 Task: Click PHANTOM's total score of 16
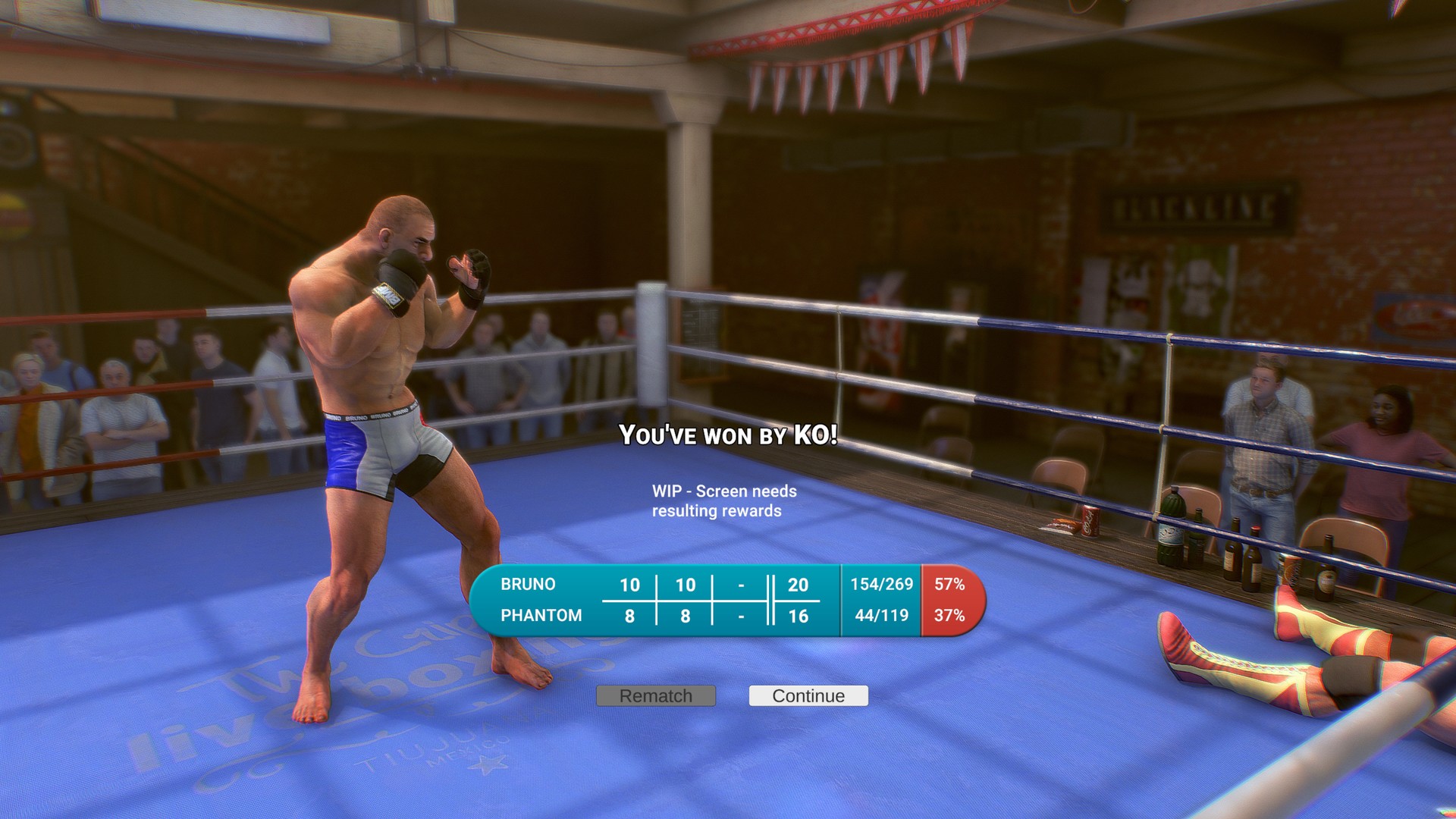(x=799, y=615)
